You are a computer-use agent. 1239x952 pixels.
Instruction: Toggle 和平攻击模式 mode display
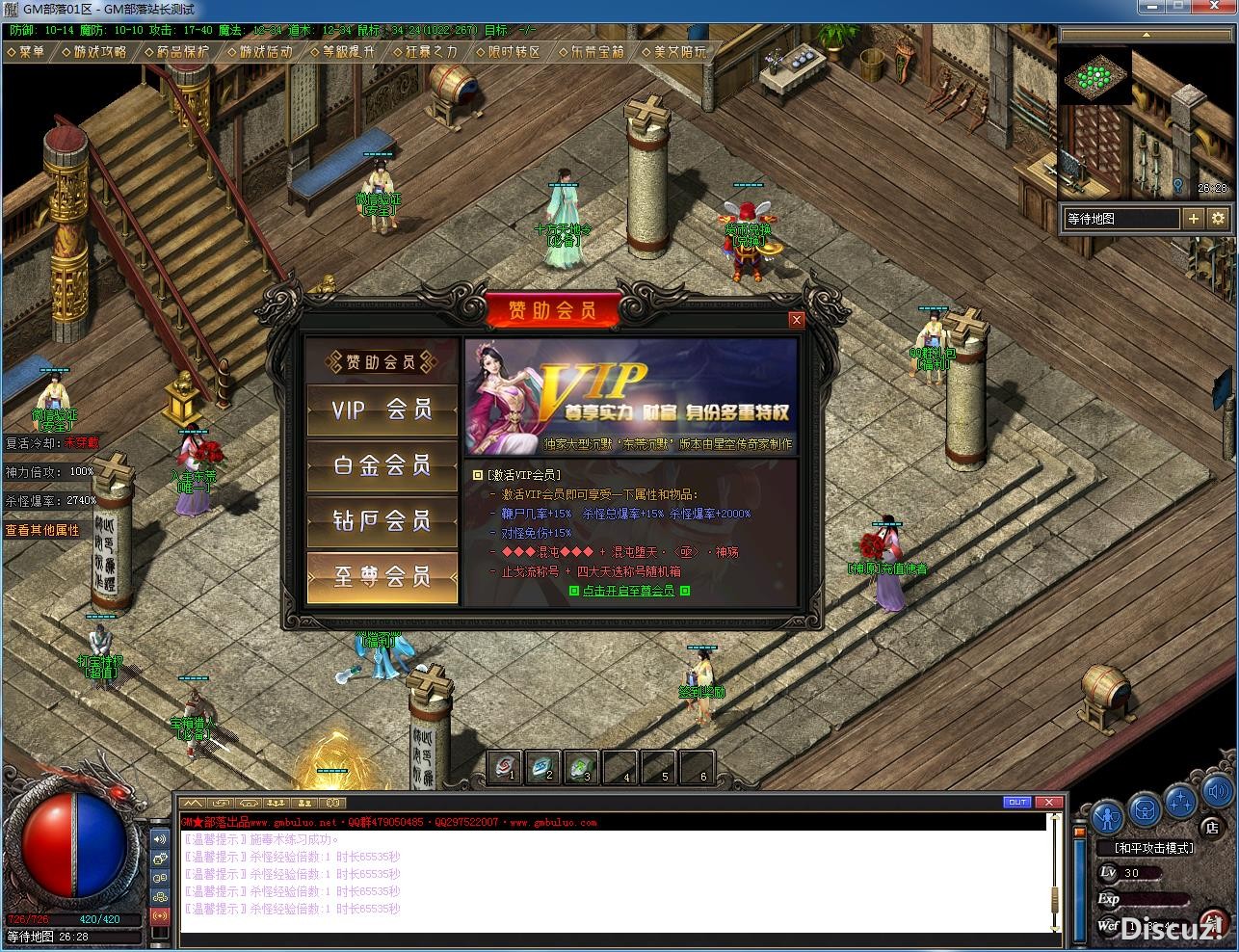point(1155,849)
